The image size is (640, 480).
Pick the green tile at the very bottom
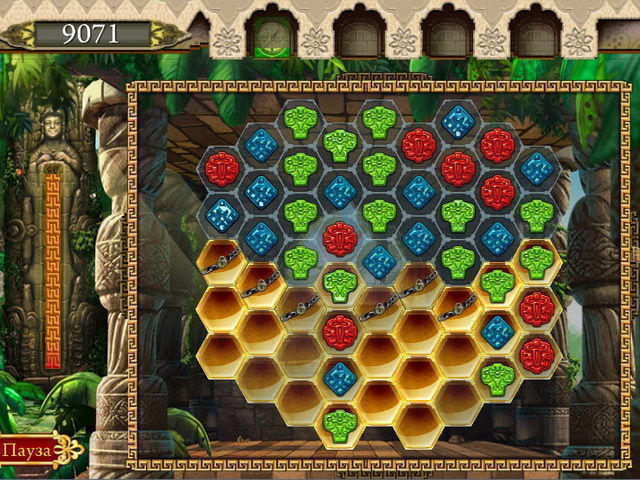point(340,422)
